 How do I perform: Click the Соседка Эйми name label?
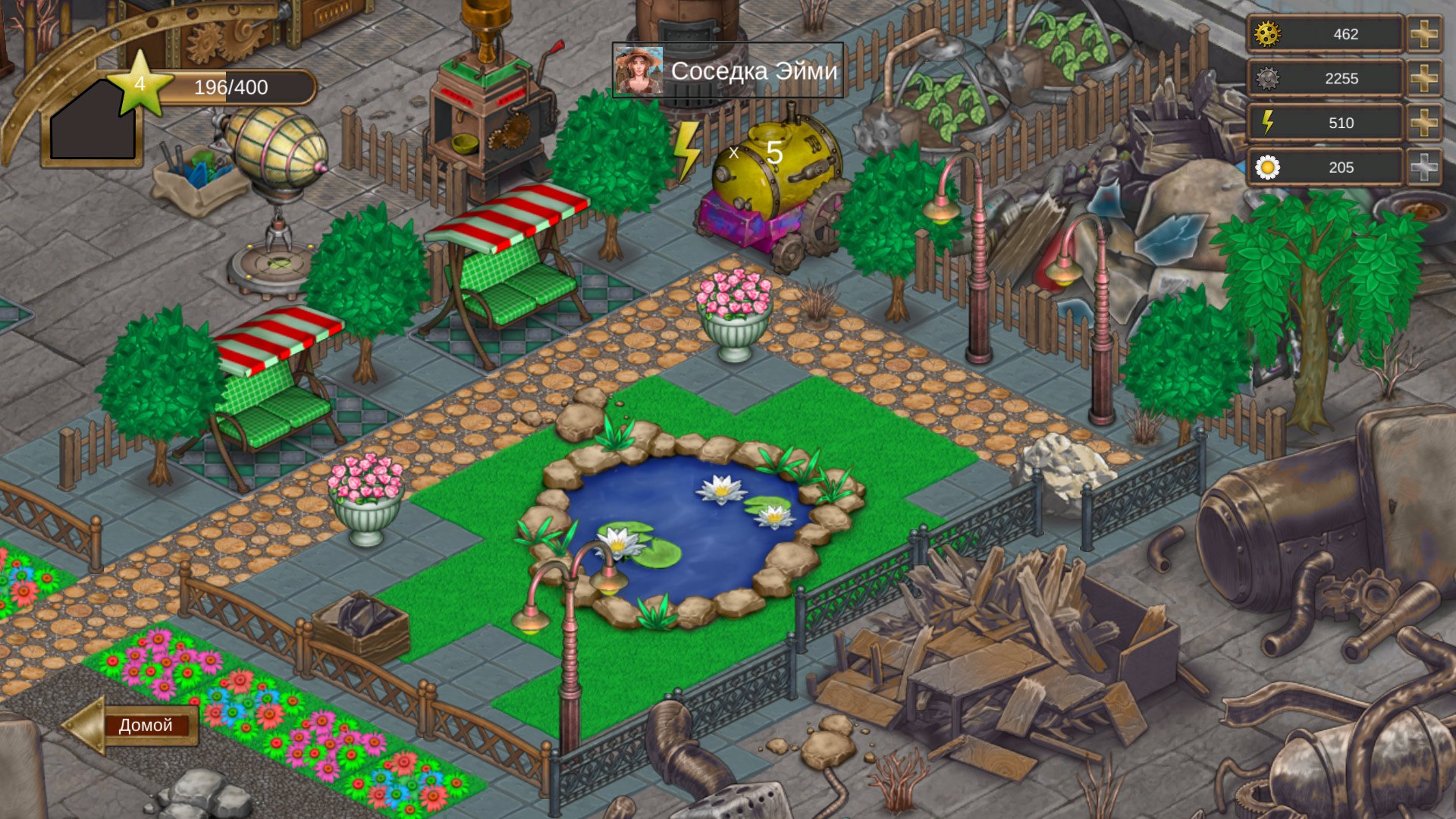[755, 72]
